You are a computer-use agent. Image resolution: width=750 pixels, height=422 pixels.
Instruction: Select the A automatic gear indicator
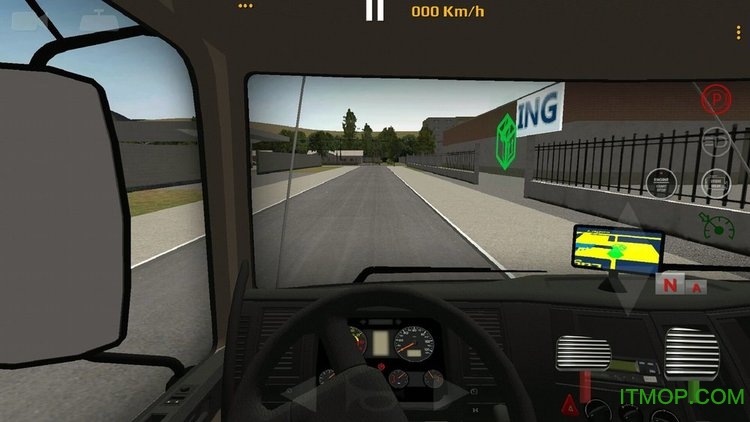(696, 286)
